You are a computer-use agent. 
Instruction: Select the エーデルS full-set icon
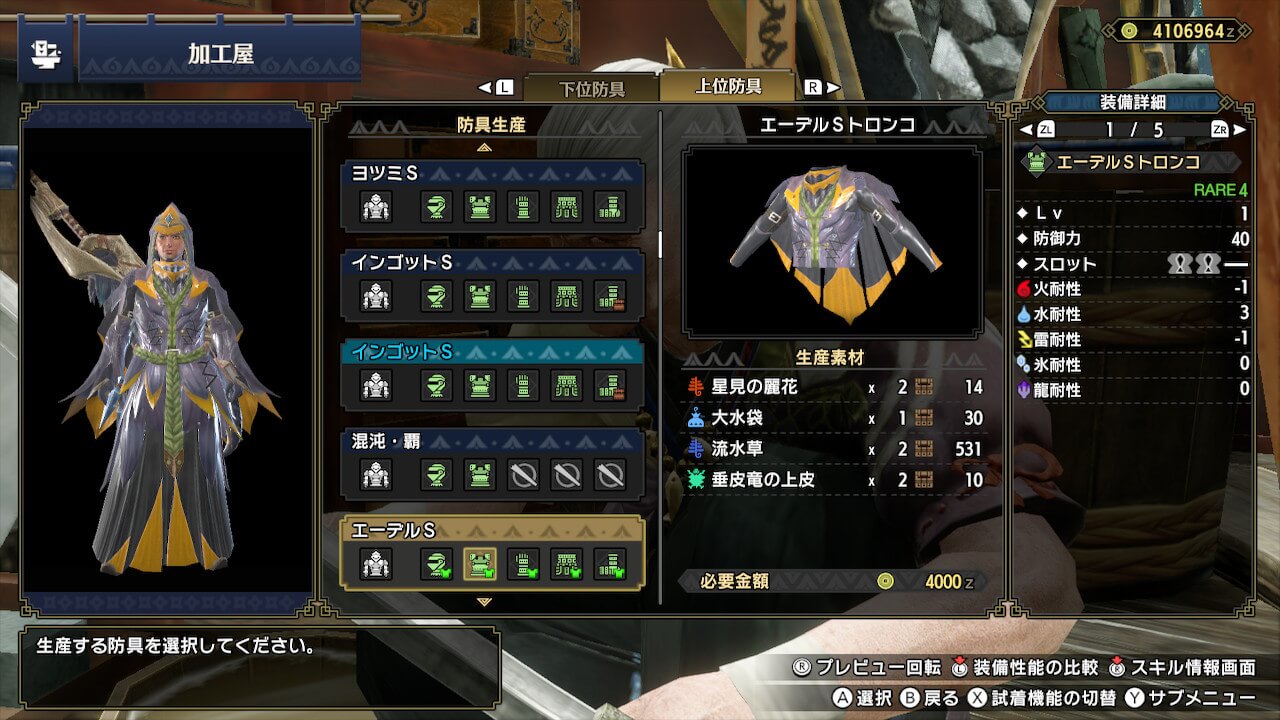376,565
